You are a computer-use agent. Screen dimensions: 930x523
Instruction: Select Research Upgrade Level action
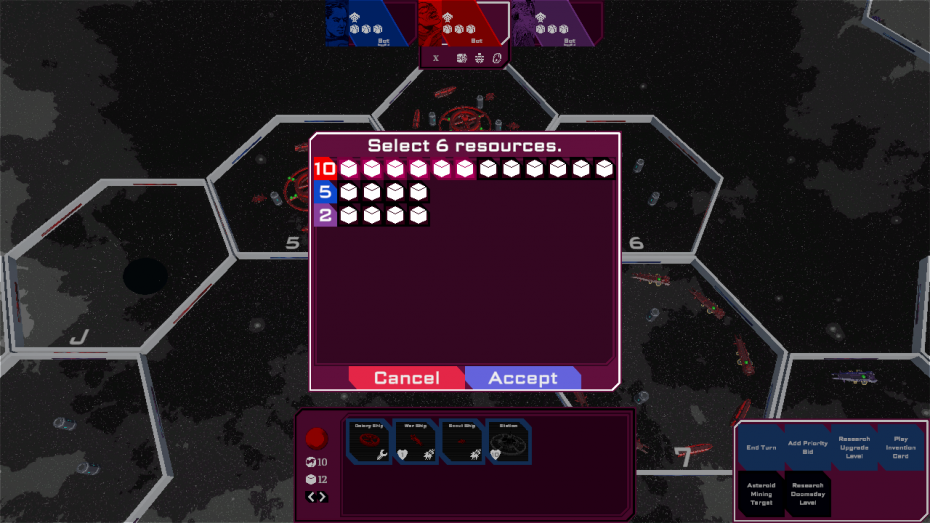point(854,448)
